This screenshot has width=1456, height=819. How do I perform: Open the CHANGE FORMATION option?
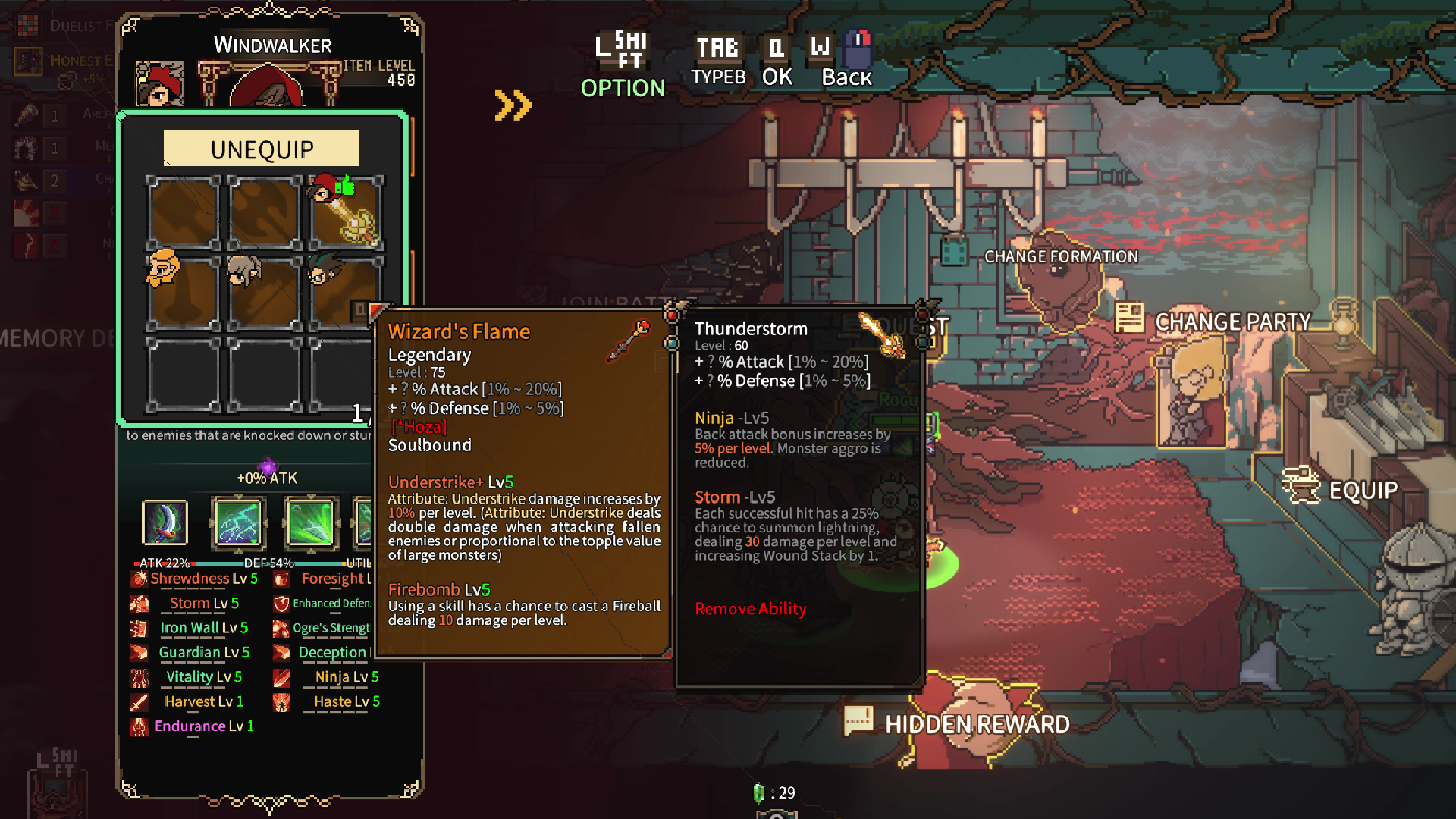tap(1060, 256)
